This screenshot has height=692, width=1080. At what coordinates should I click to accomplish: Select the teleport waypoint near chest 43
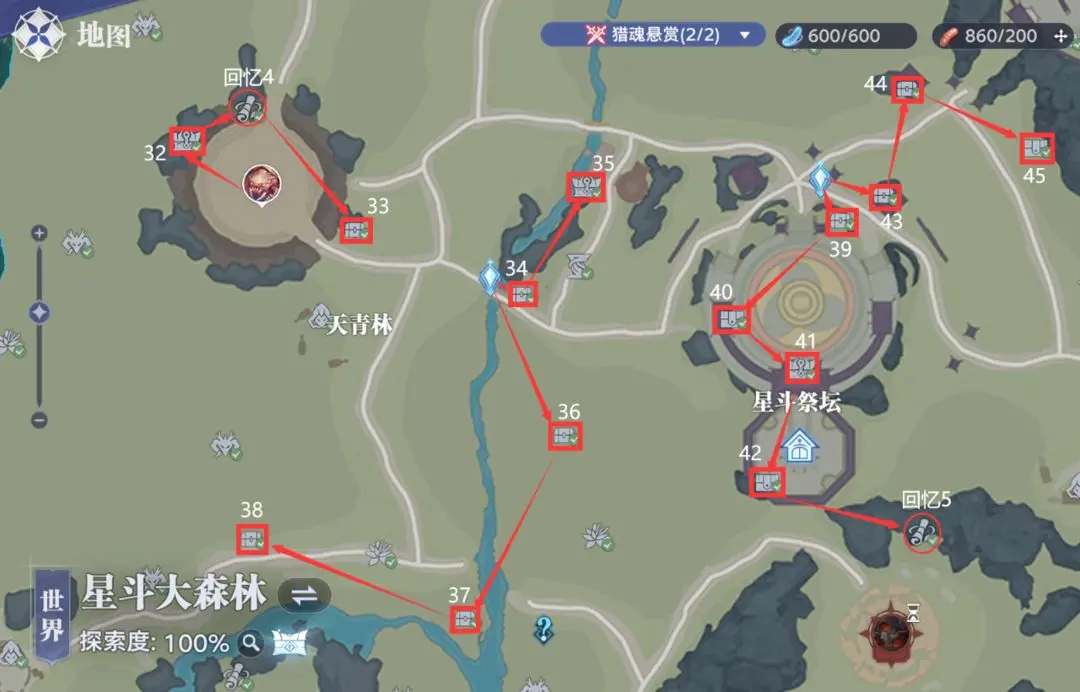821,180
